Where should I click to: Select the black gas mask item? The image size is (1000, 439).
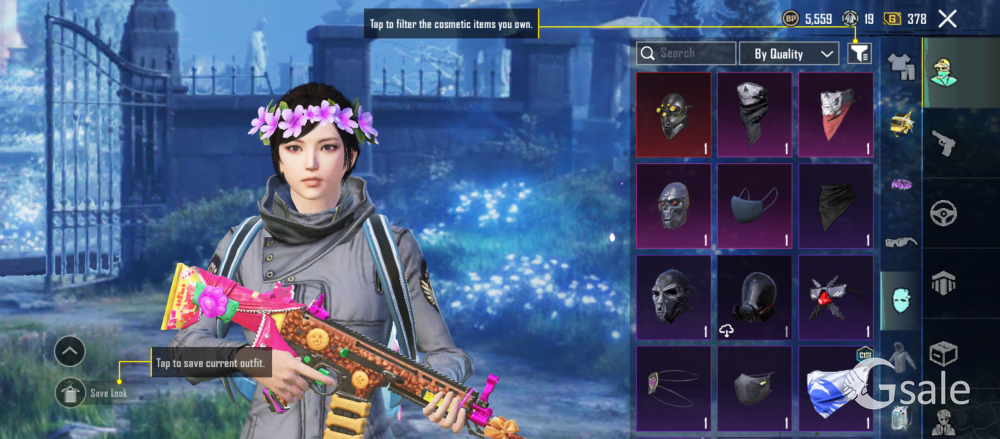(x=754, y=297)
